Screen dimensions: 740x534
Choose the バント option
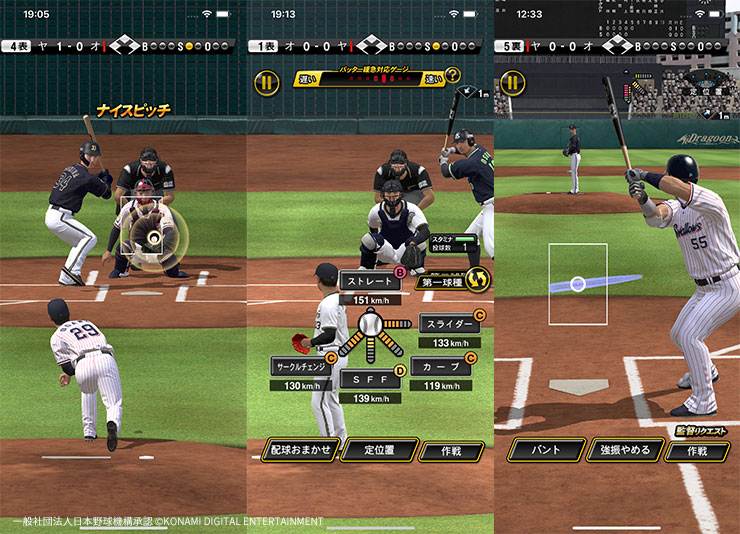pyautogui.click(x=544, y=450)
